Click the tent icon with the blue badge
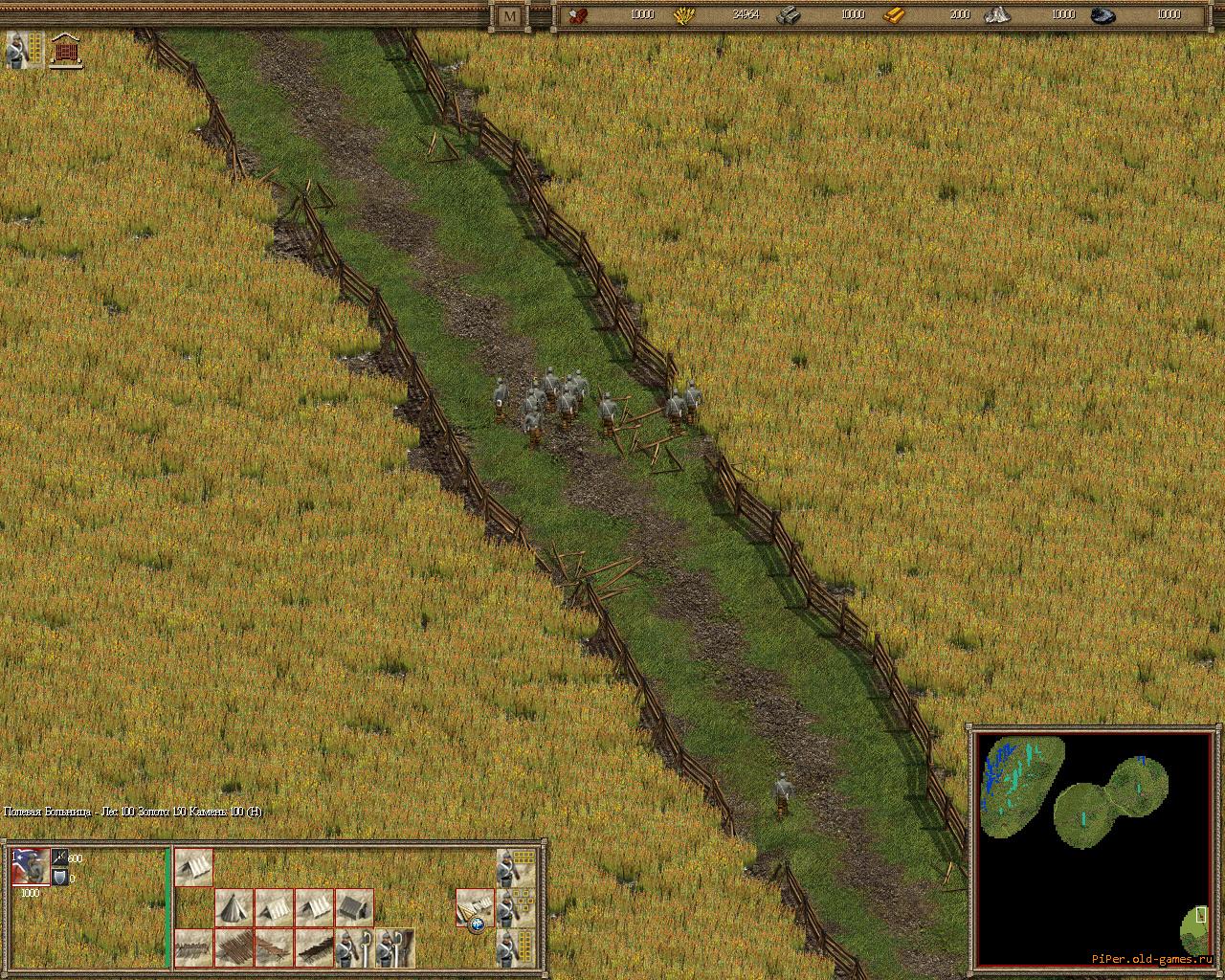This screenshot has width=1225, height=980. (475, 909)
